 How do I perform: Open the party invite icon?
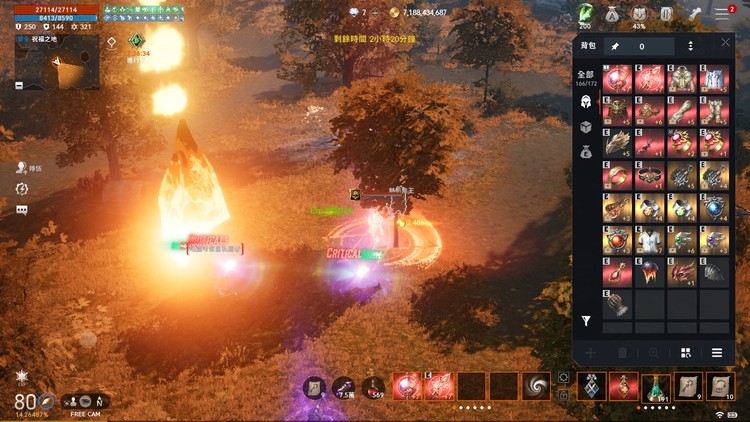click(x=22, y=168)
